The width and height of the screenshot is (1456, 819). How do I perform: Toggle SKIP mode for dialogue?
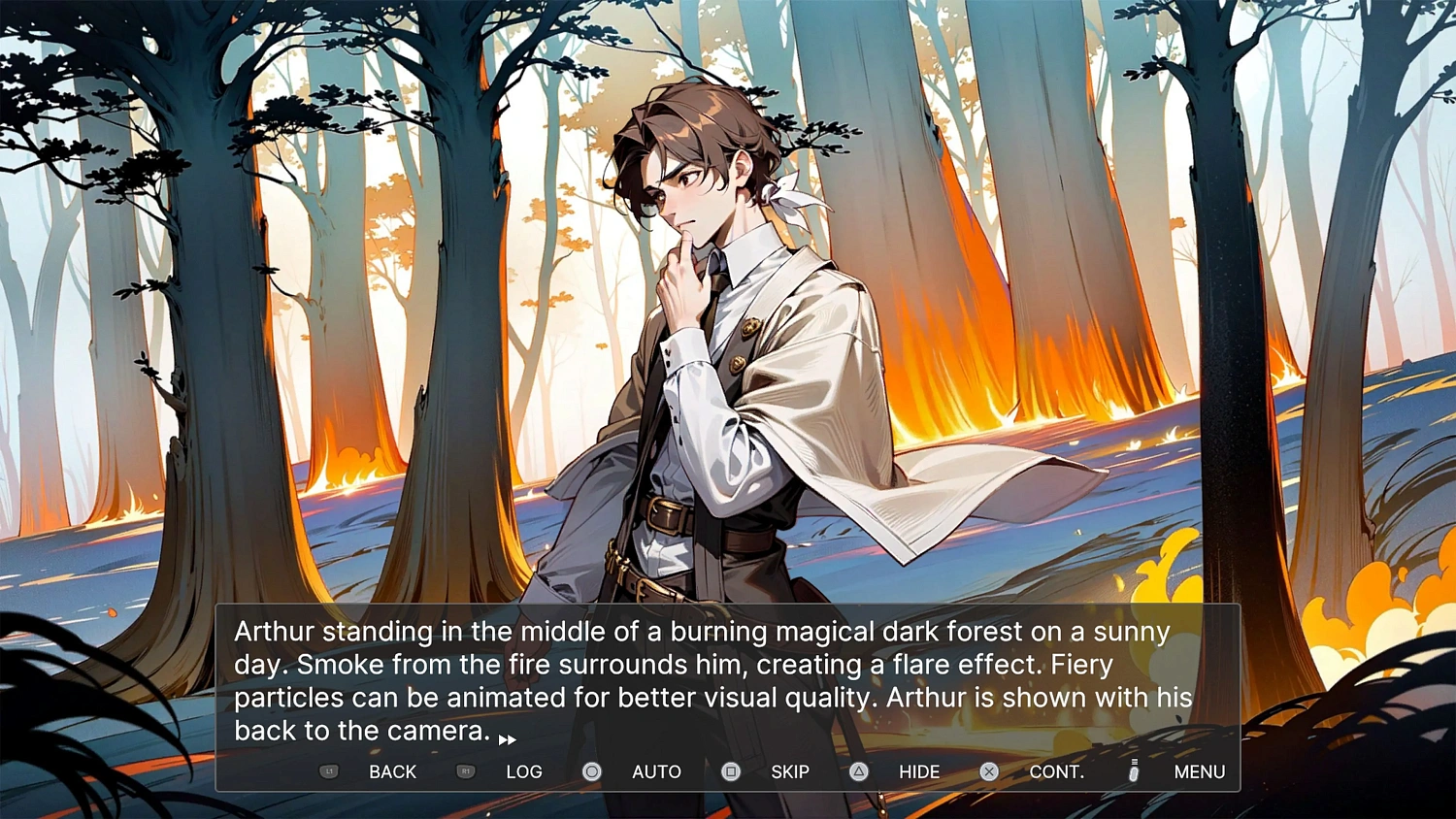click(789, 771)
